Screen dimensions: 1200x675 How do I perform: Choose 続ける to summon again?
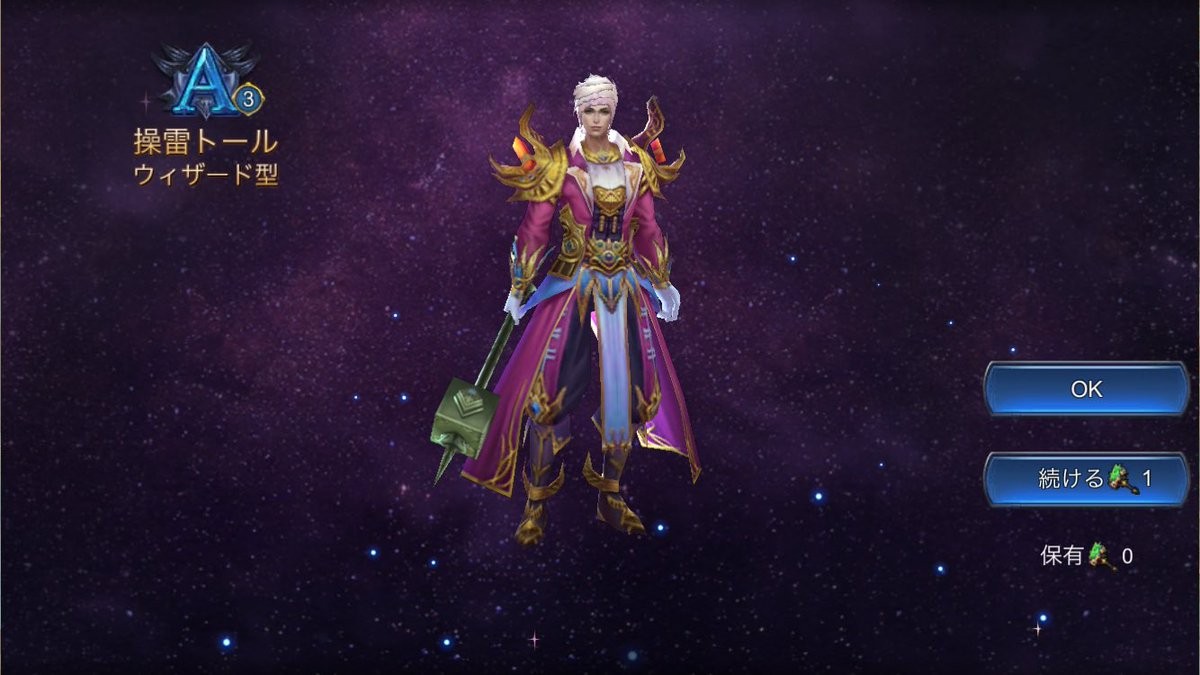(1086, 479)
